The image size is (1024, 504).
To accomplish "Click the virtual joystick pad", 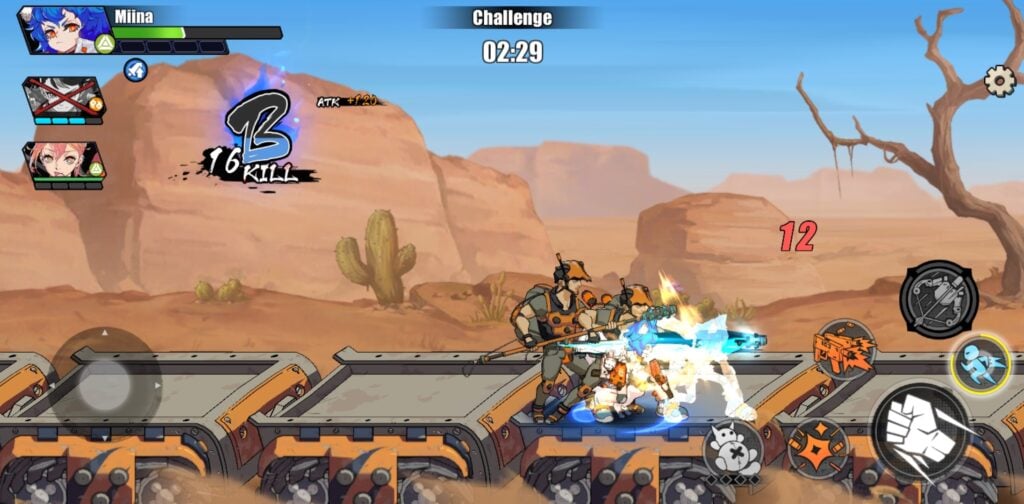I will (x=105, y=384).
